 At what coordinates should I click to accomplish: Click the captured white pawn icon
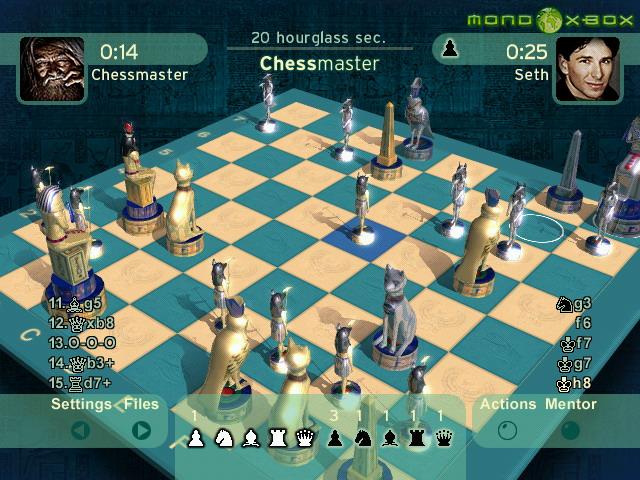tap(197, 437)
